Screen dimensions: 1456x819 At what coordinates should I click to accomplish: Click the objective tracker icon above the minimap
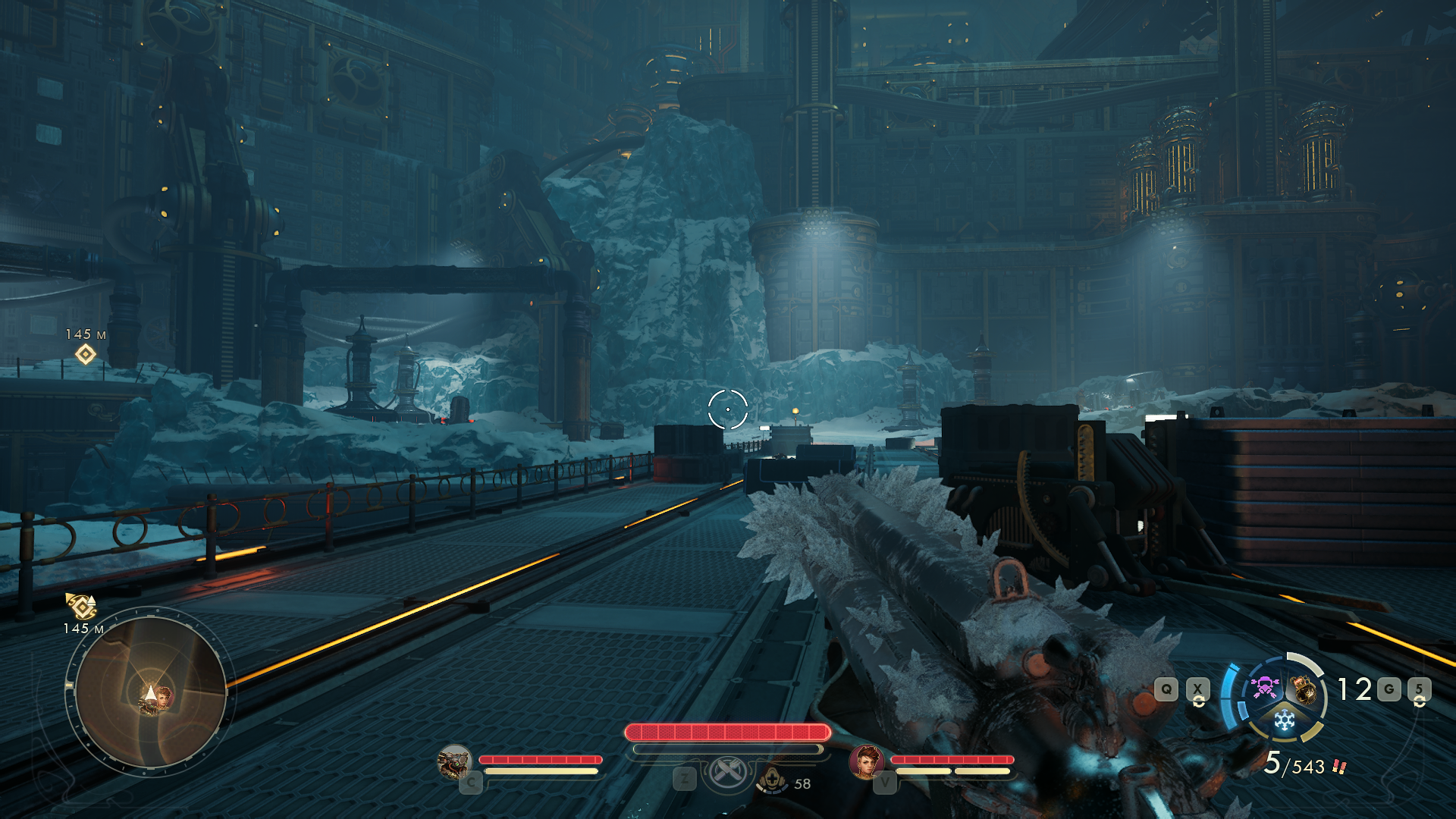(81, 606)
